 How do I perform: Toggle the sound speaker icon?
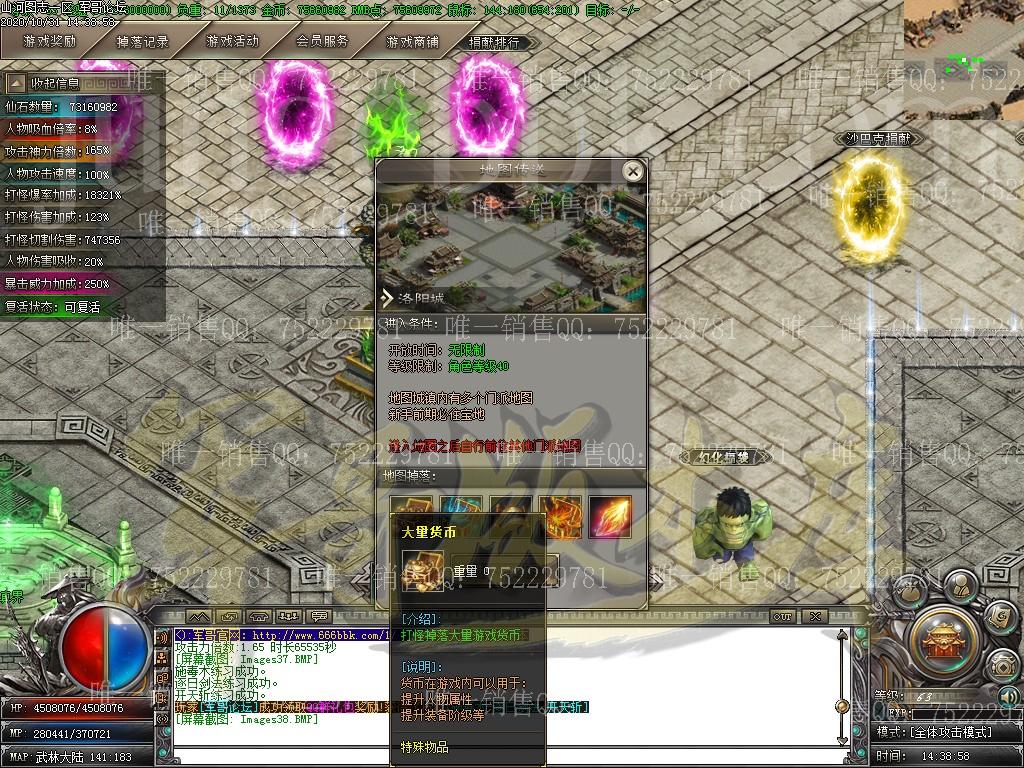tap(1008, 696)
